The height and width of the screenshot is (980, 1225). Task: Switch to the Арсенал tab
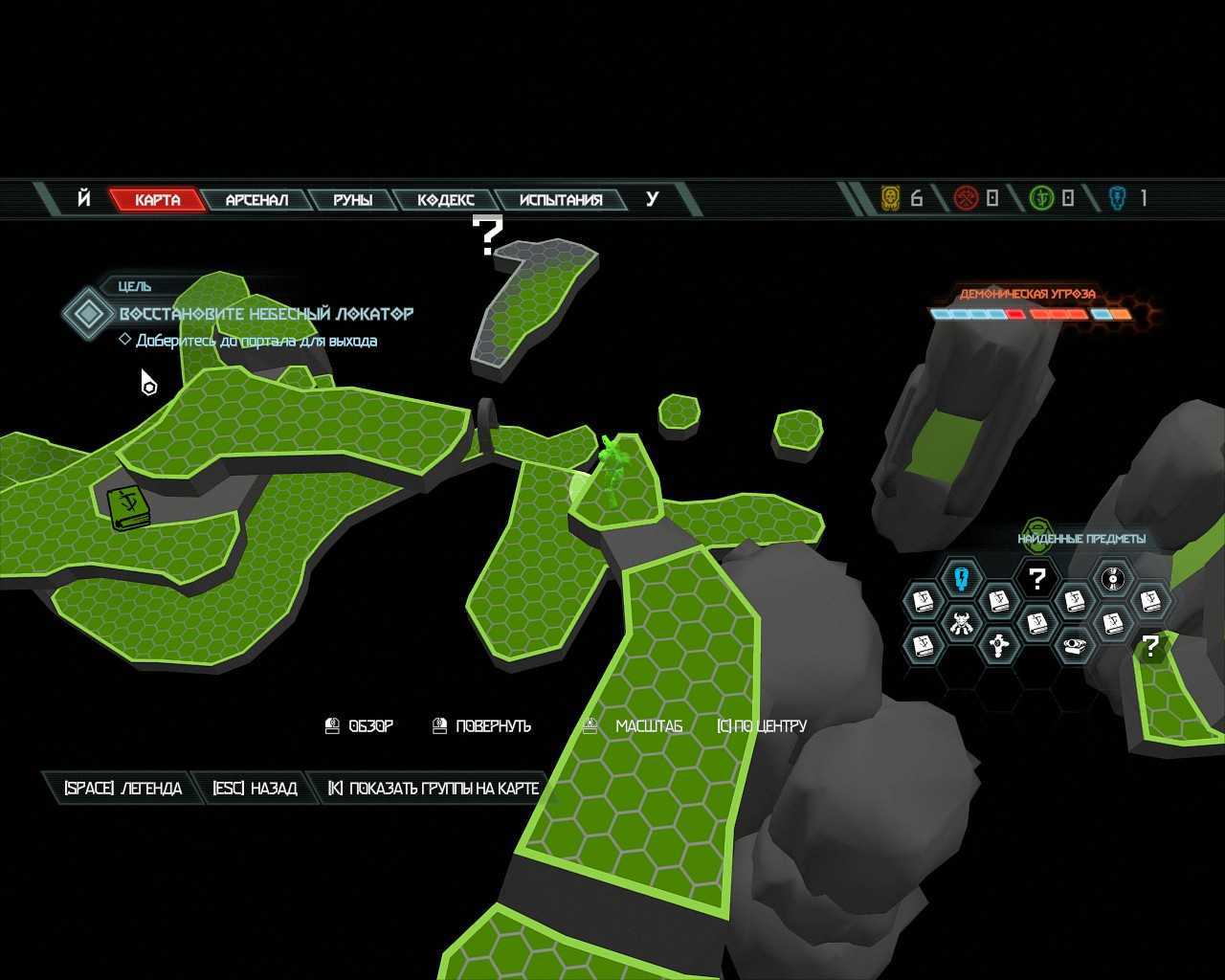(256, 200)
